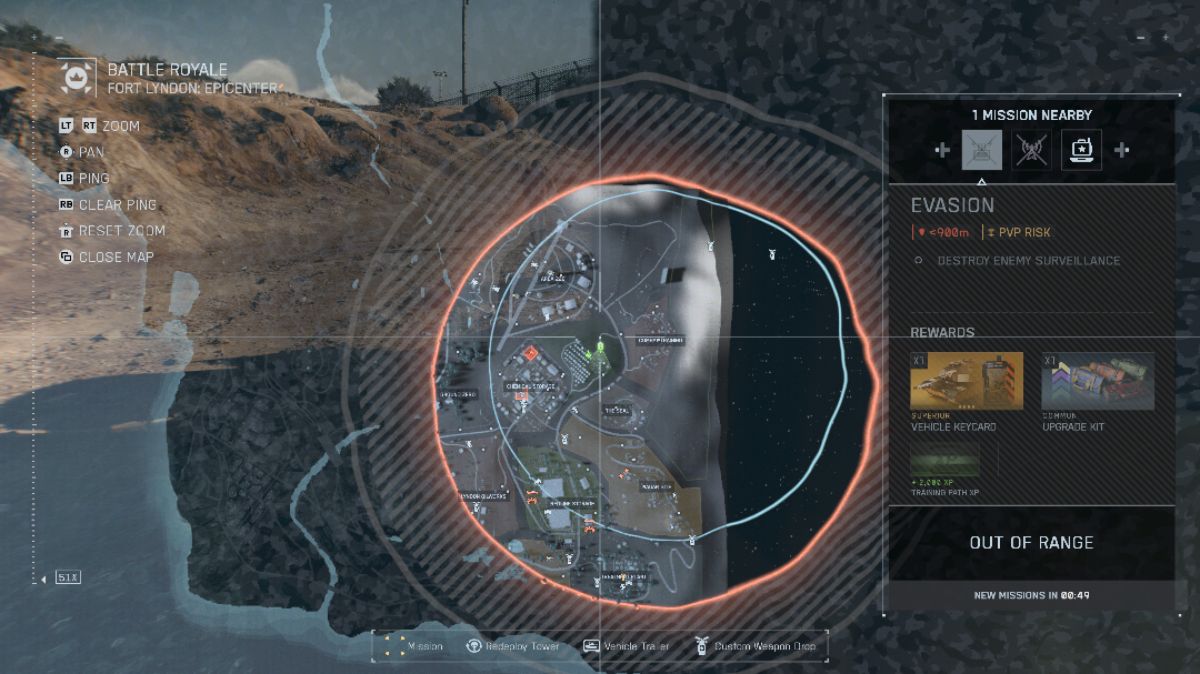Open the laptop star mission tab
Viewport: 1200px width, 674px height.
(1081, 150)
